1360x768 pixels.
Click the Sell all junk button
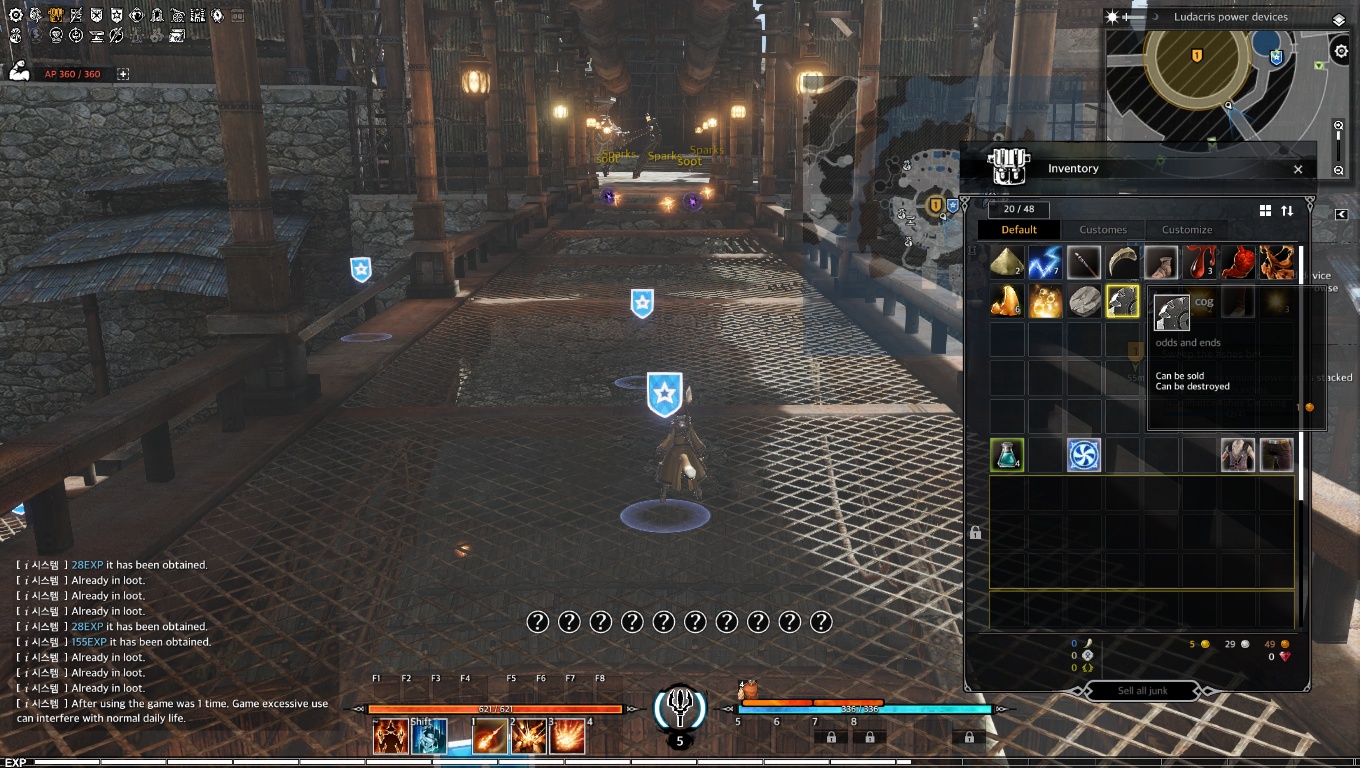pos(1142,691)
